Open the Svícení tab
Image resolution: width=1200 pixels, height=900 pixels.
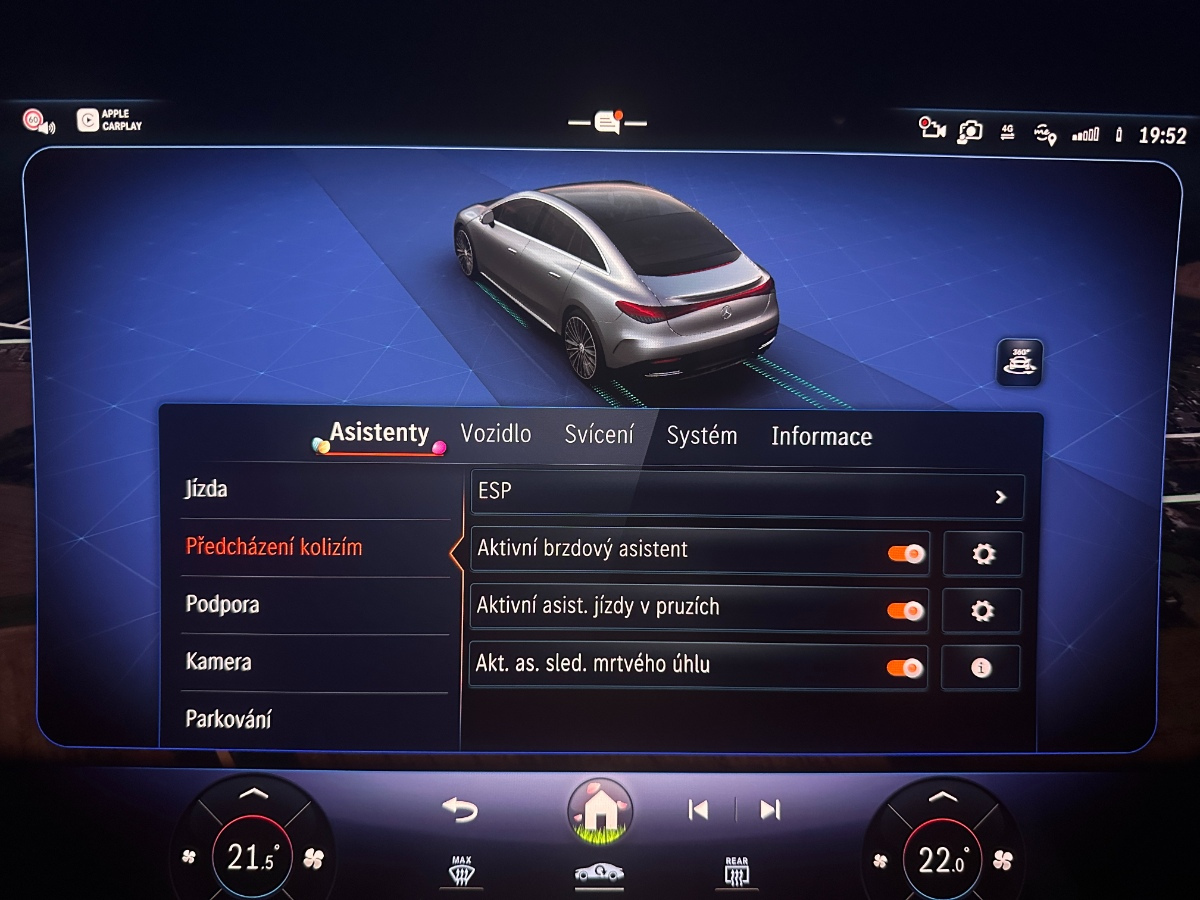599,435
